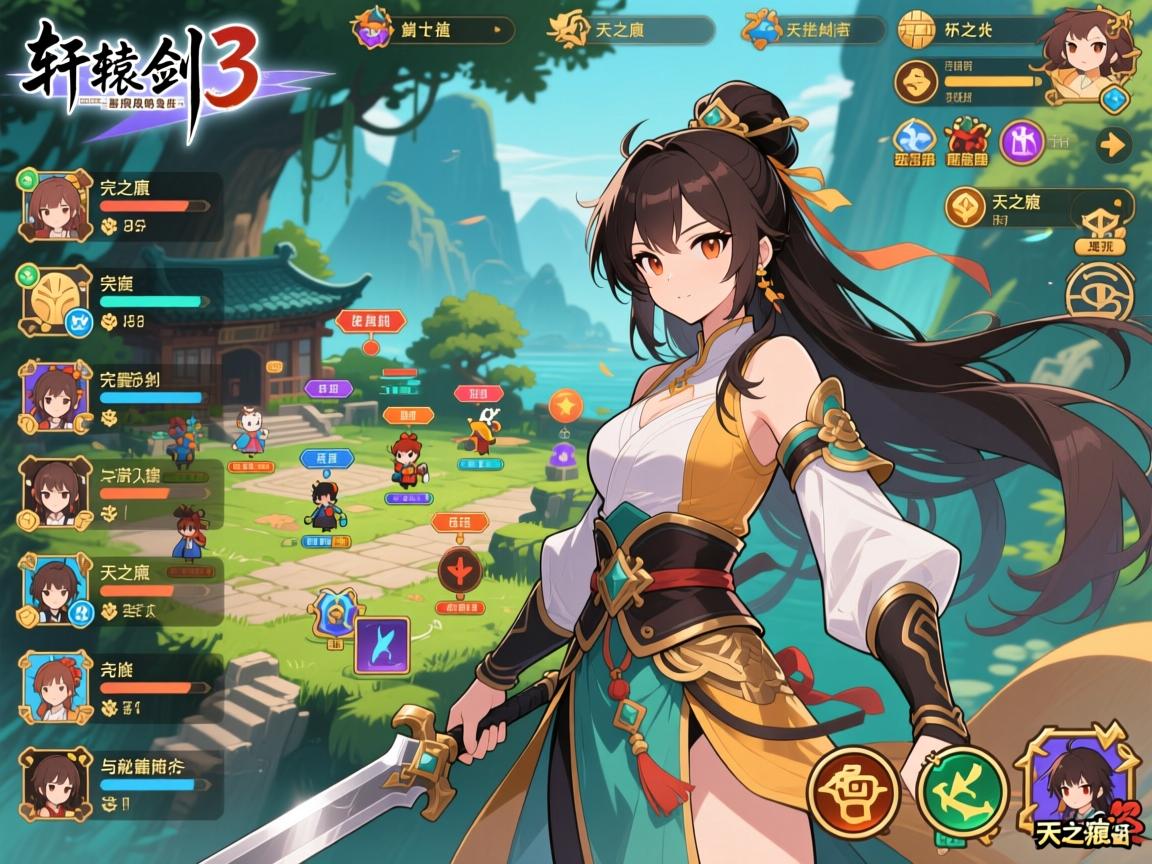The width and height of the screenshot is (1152, 864).
Task: Choose the purple card with blue glyph
Action: [x=381, y=644]
